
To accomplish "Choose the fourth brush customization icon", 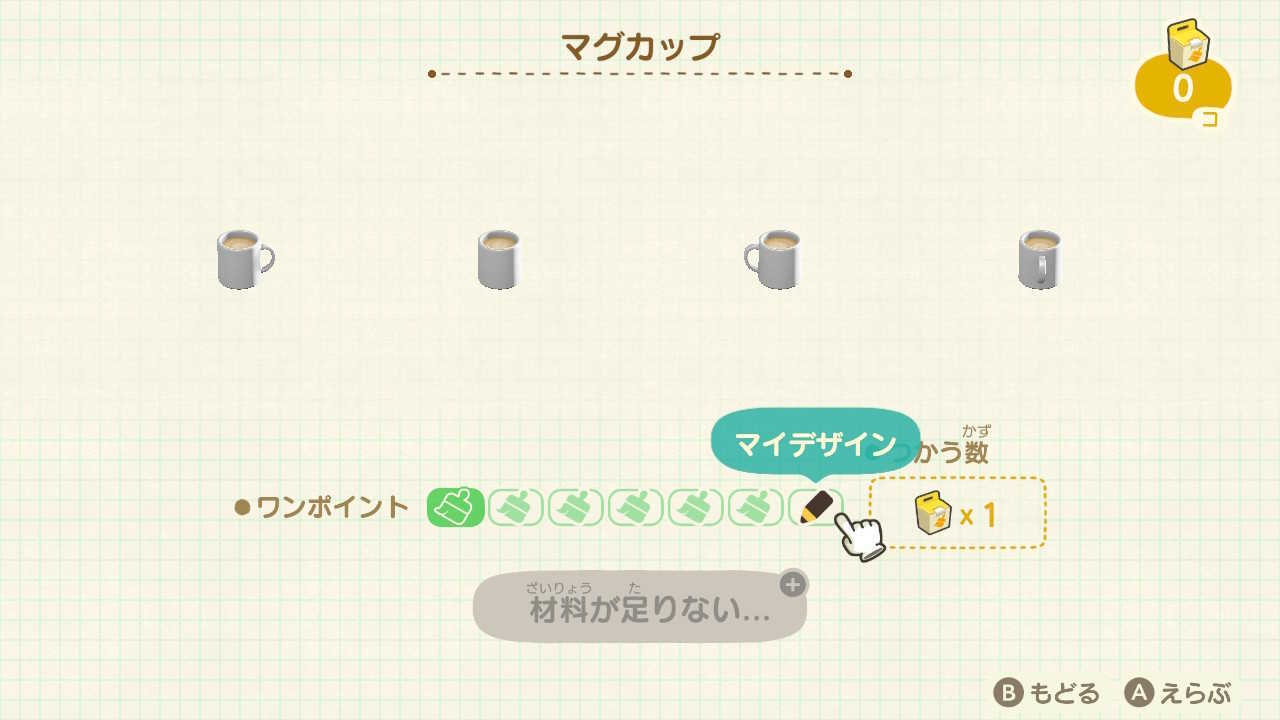I will click(635, 508).
